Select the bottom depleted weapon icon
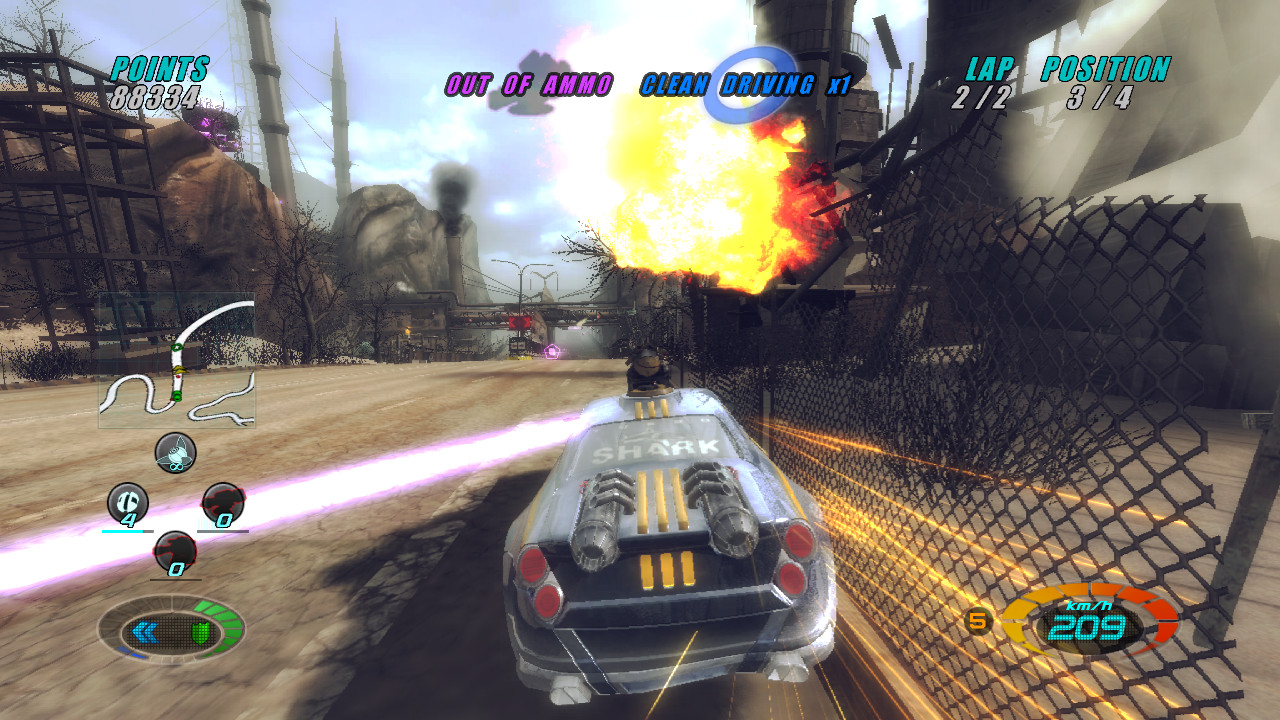Viewport: 1280px width, 720px height. coord(177,548)
